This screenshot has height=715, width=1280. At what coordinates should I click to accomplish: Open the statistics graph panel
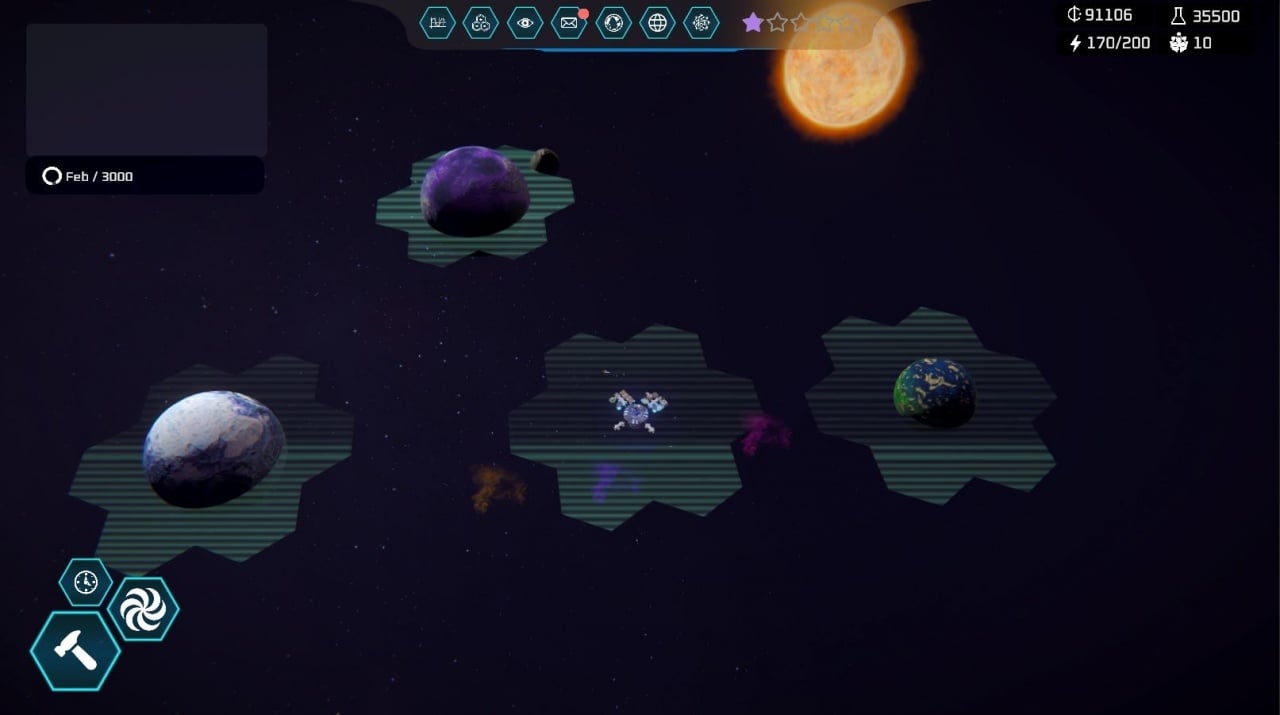click(437, 22)
